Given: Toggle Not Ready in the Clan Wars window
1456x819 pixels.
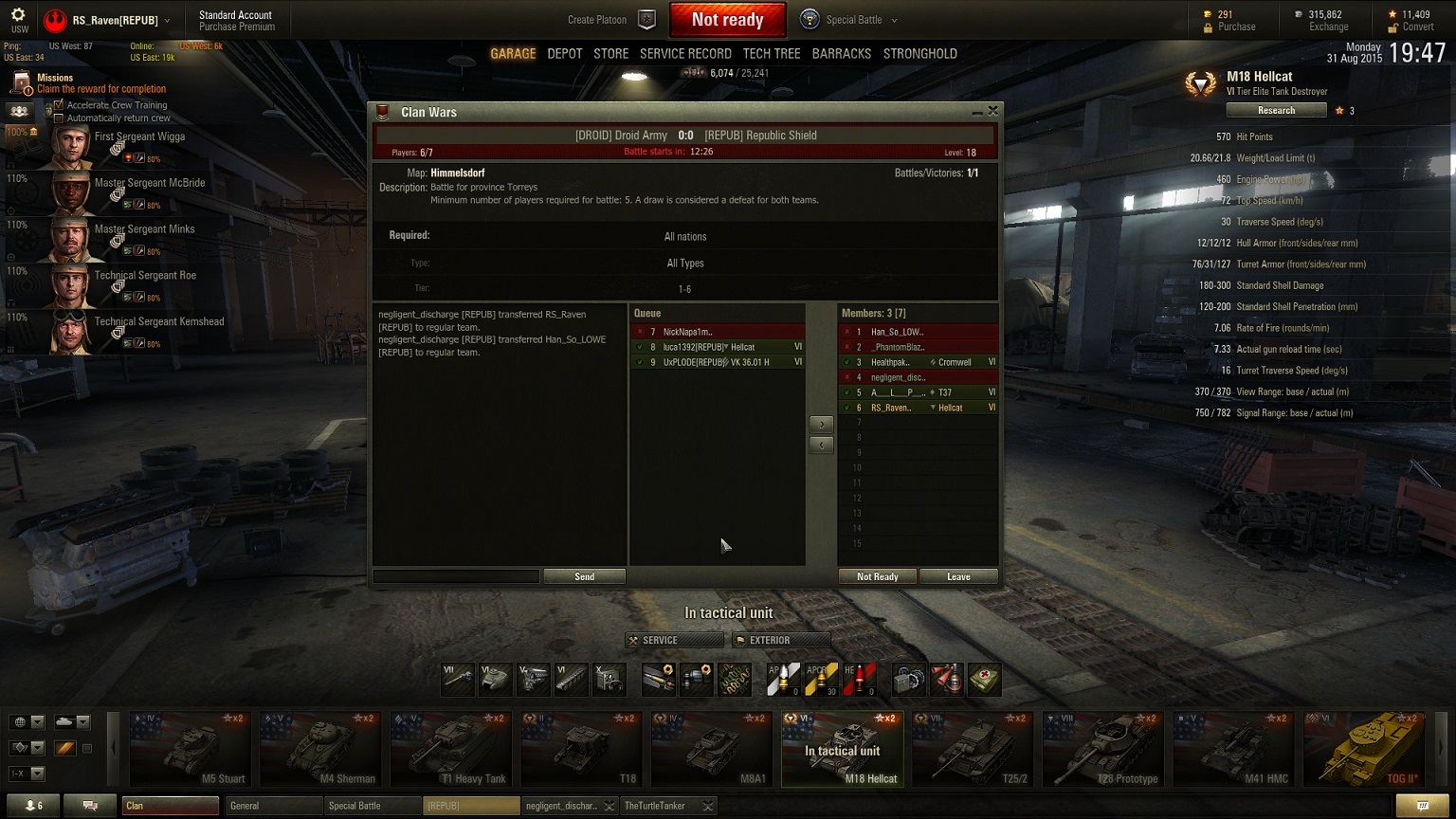Looking at the screenshot, I should click(877, 576).
